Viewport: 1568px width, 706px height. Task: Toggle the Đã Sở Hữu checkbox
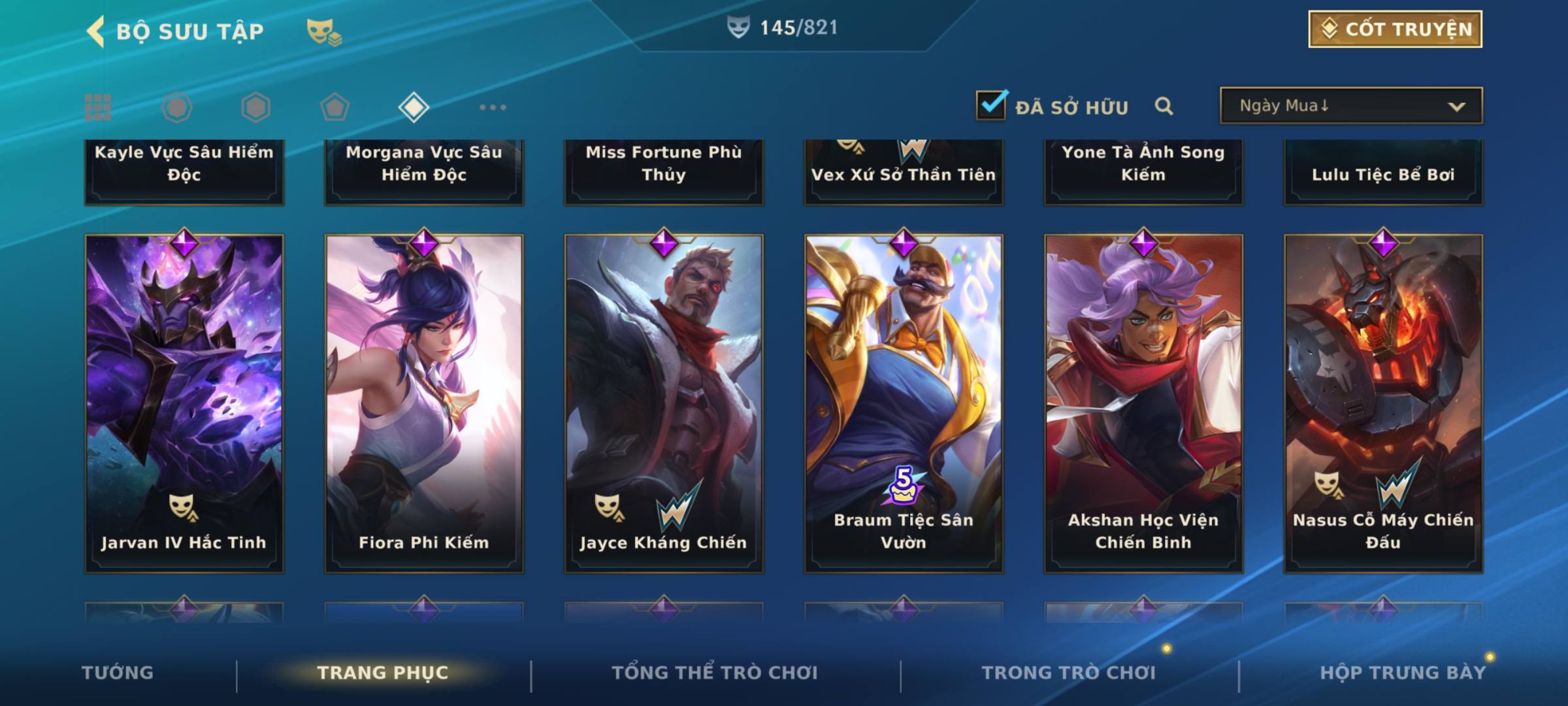[991, 105]
